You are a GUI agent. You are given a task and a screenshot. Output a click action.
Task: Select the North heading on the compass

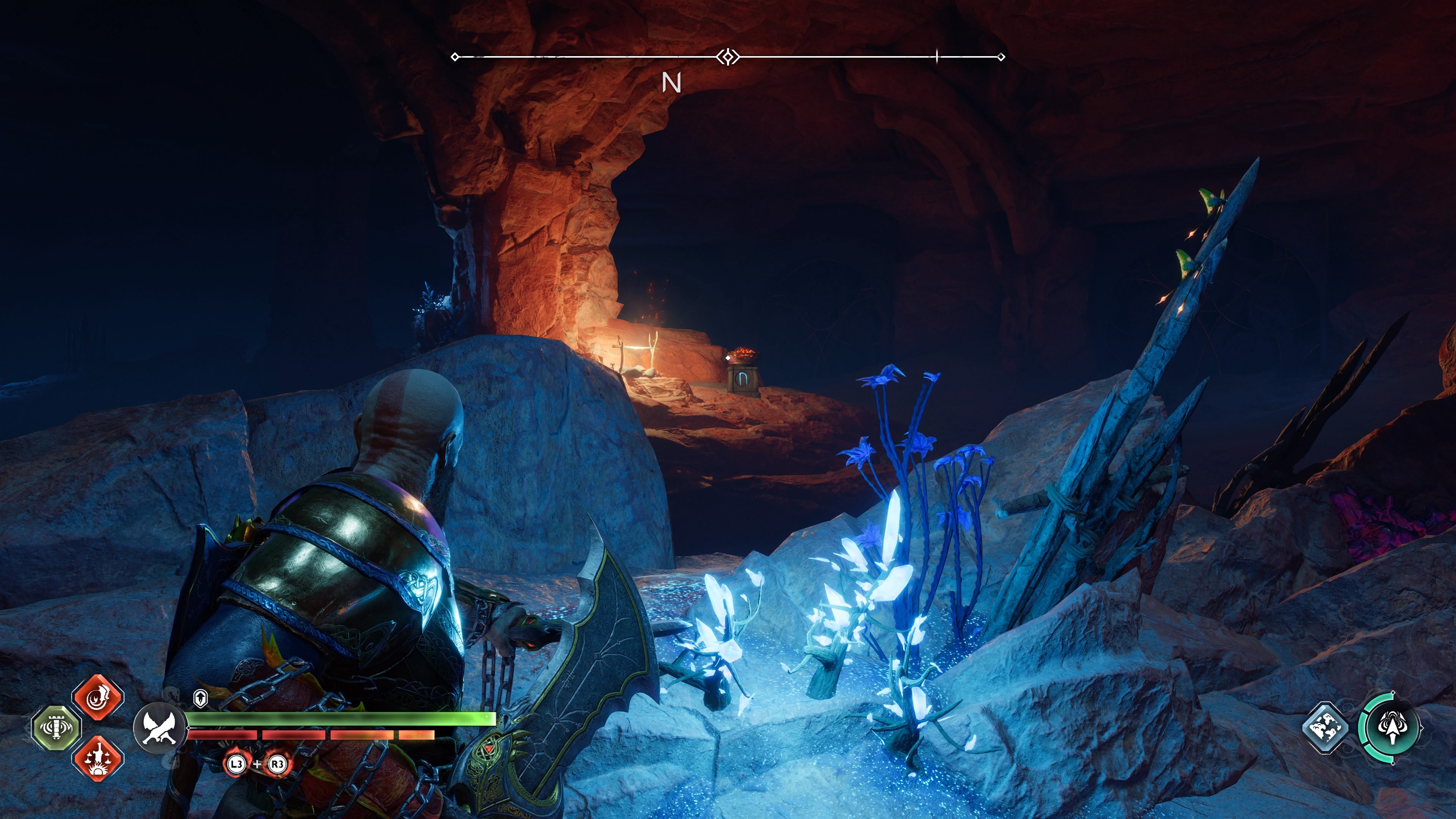[672, 83]
